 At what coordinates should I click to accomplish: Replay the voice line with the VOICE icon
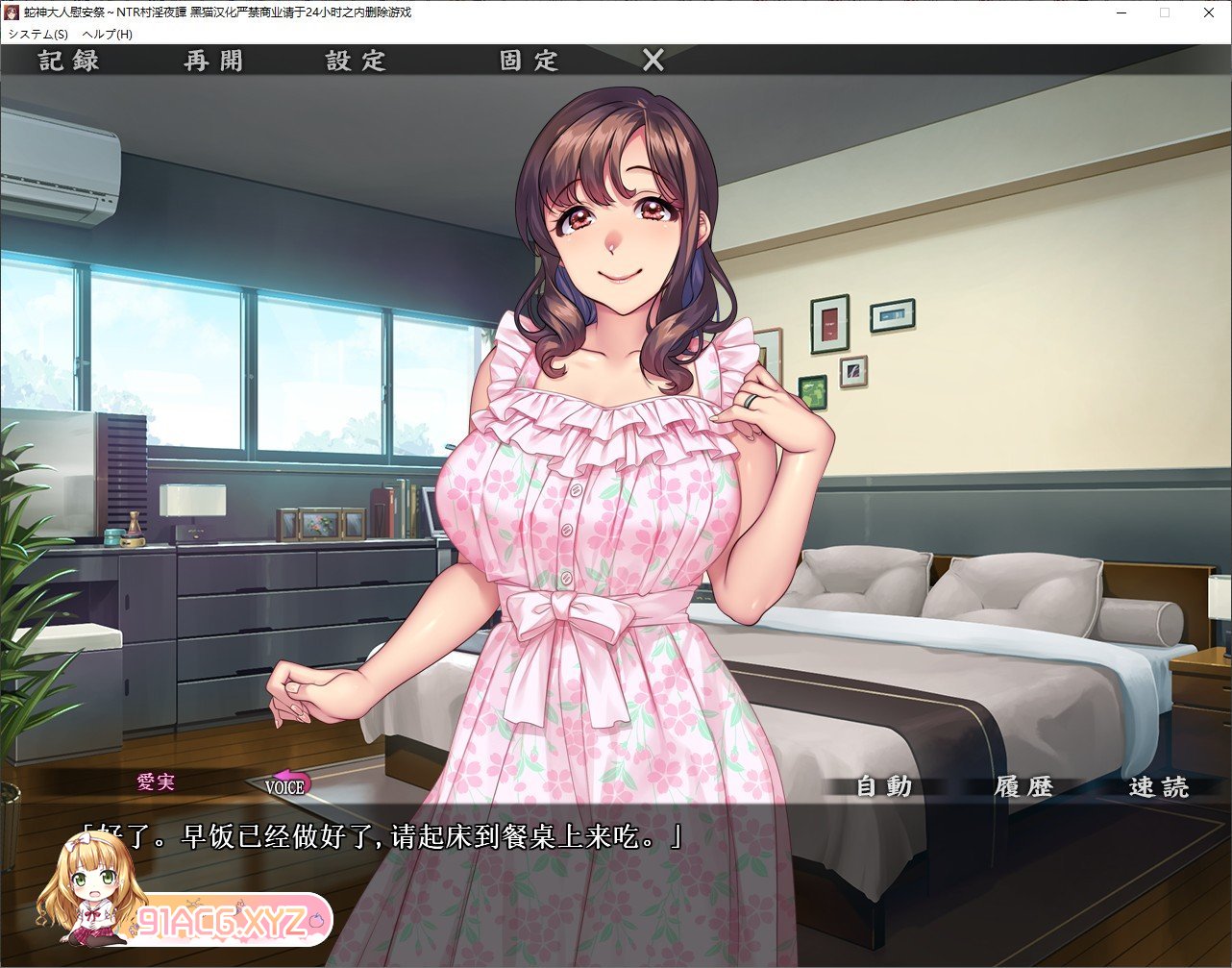(x=283, y=783)
